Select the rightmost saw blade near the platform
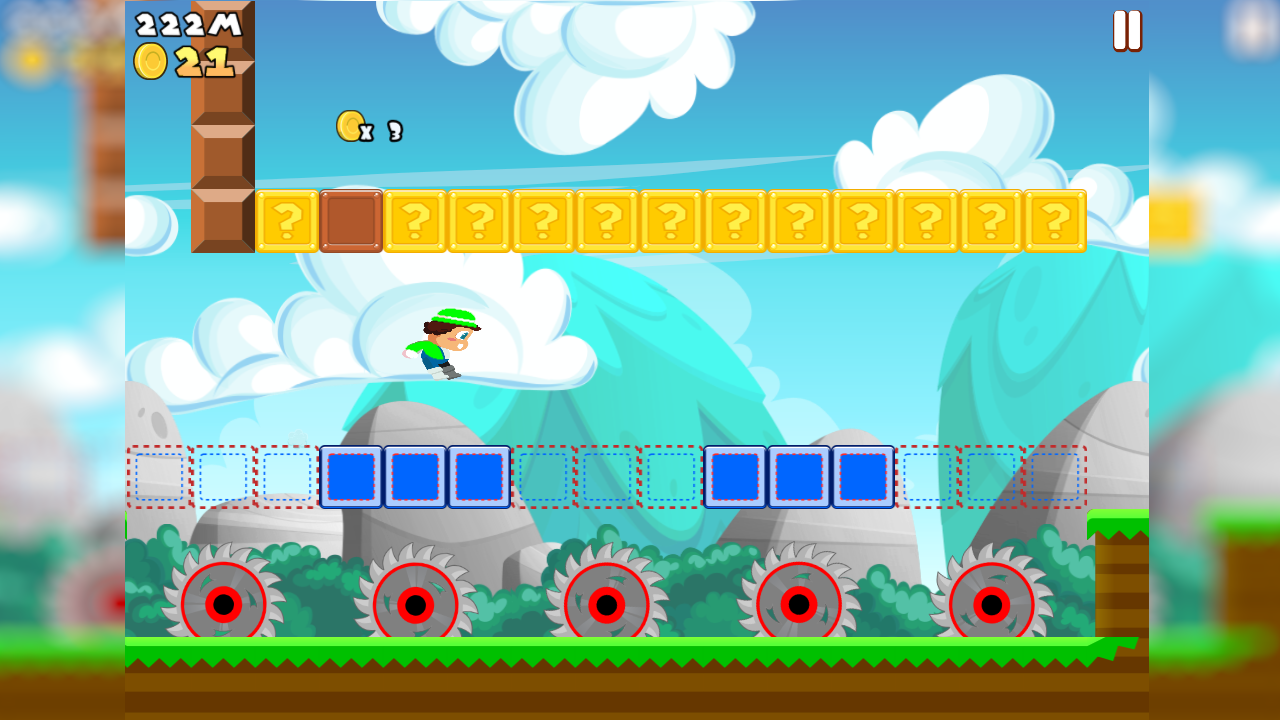Screen dimensions: 1280x720 pyautogui.click(x=990, y=602)
